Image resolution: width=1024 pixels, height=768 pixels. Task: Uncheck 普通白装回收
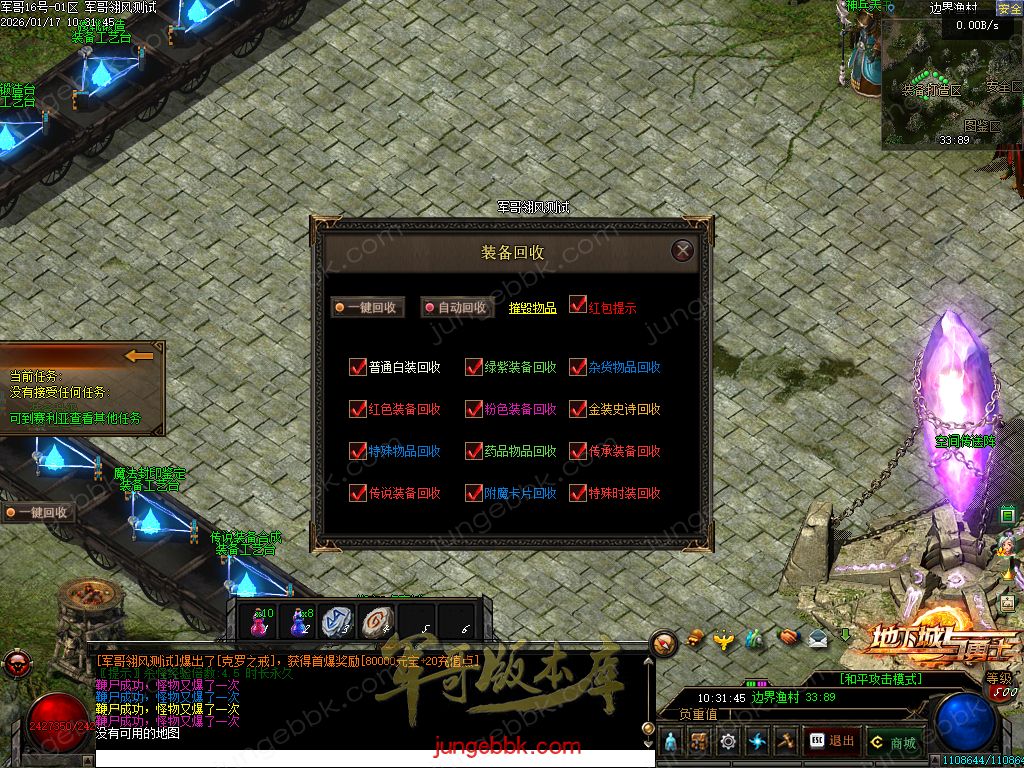[358, 367]
